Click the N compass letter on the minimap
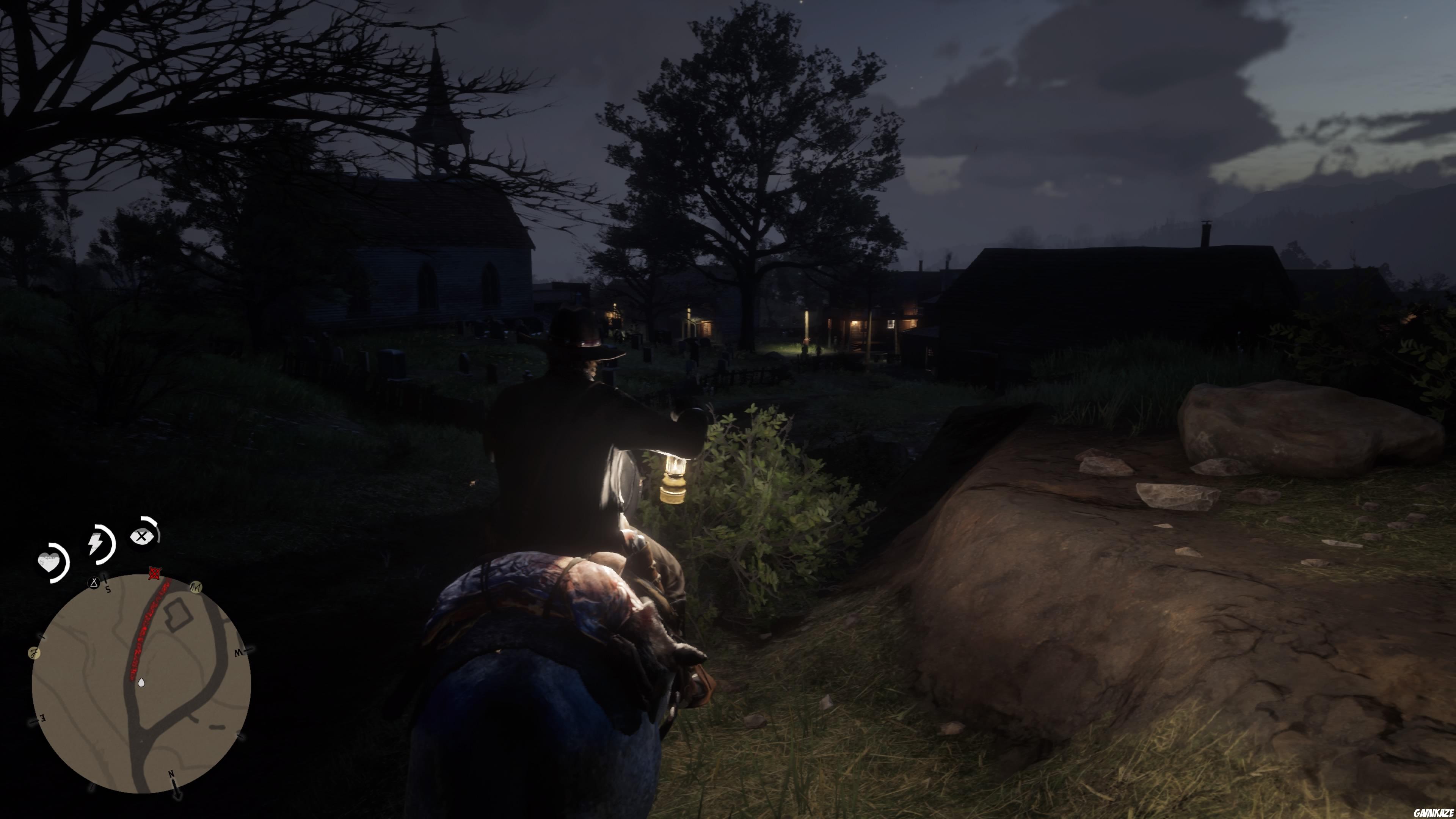The height and width of the screenshot is (819, 1456). (171, 774)
